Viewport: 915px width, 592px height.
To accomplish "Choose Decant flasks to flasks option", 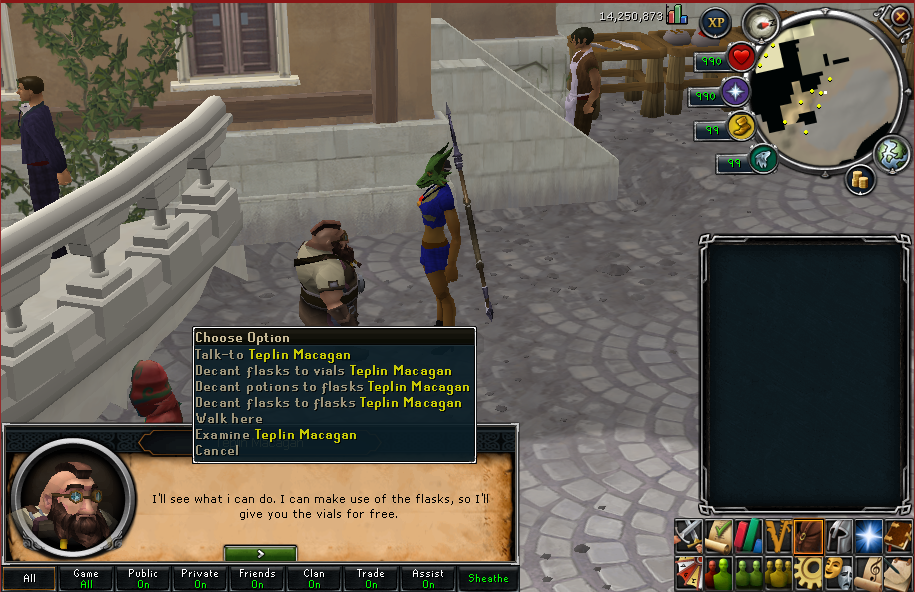I will (328, 402).
